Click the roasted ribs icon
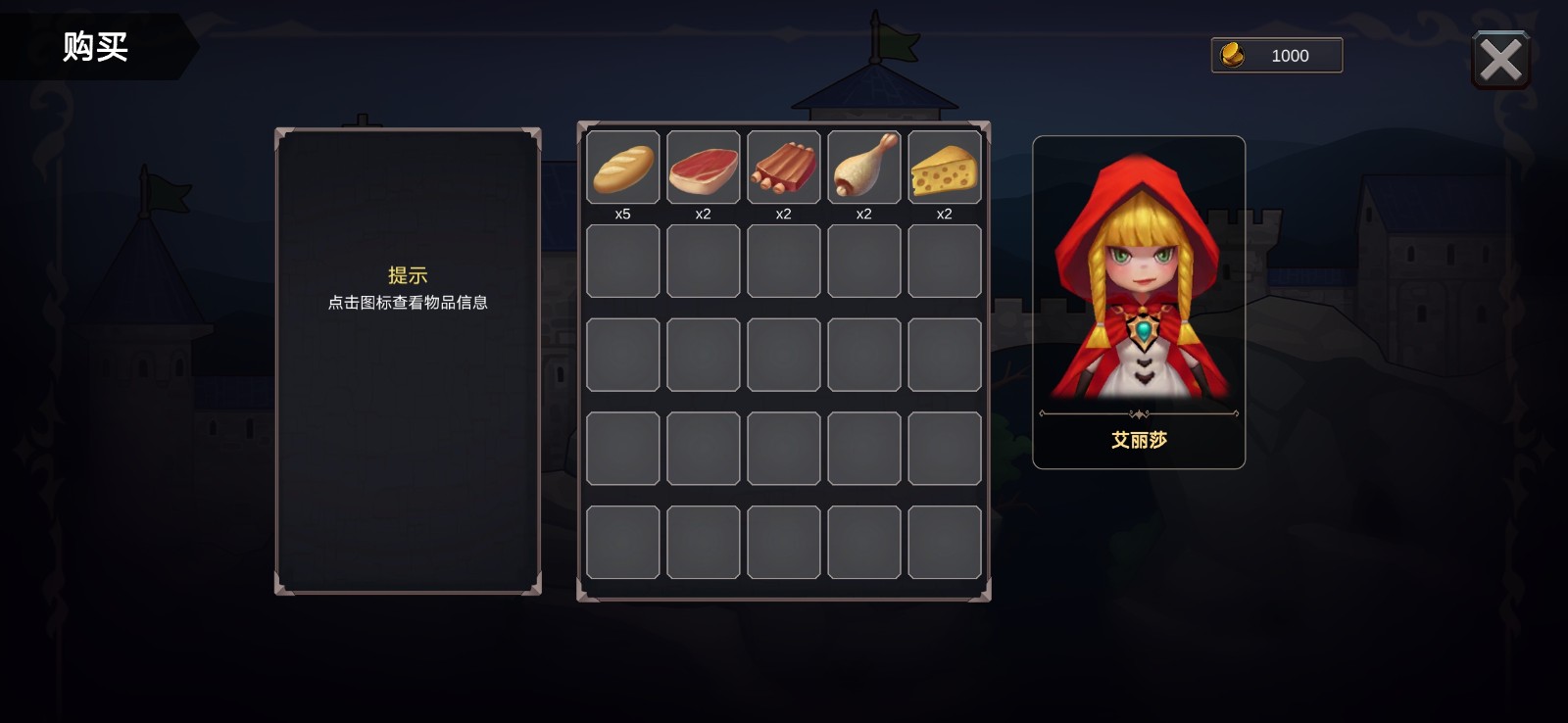This screenshot has width=1568, height=723. click(783, 169)
